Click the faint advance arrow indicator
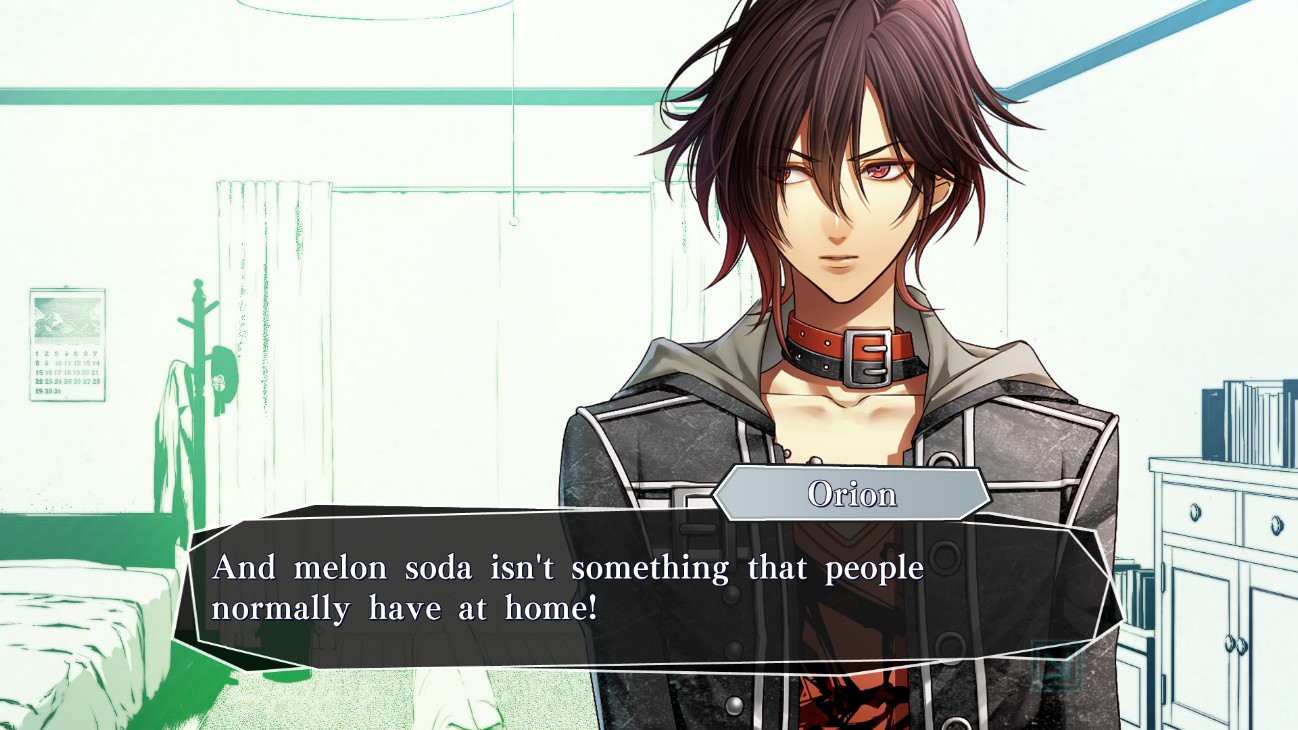This screenshot has width=1298, height=730. pos(1056,663)
